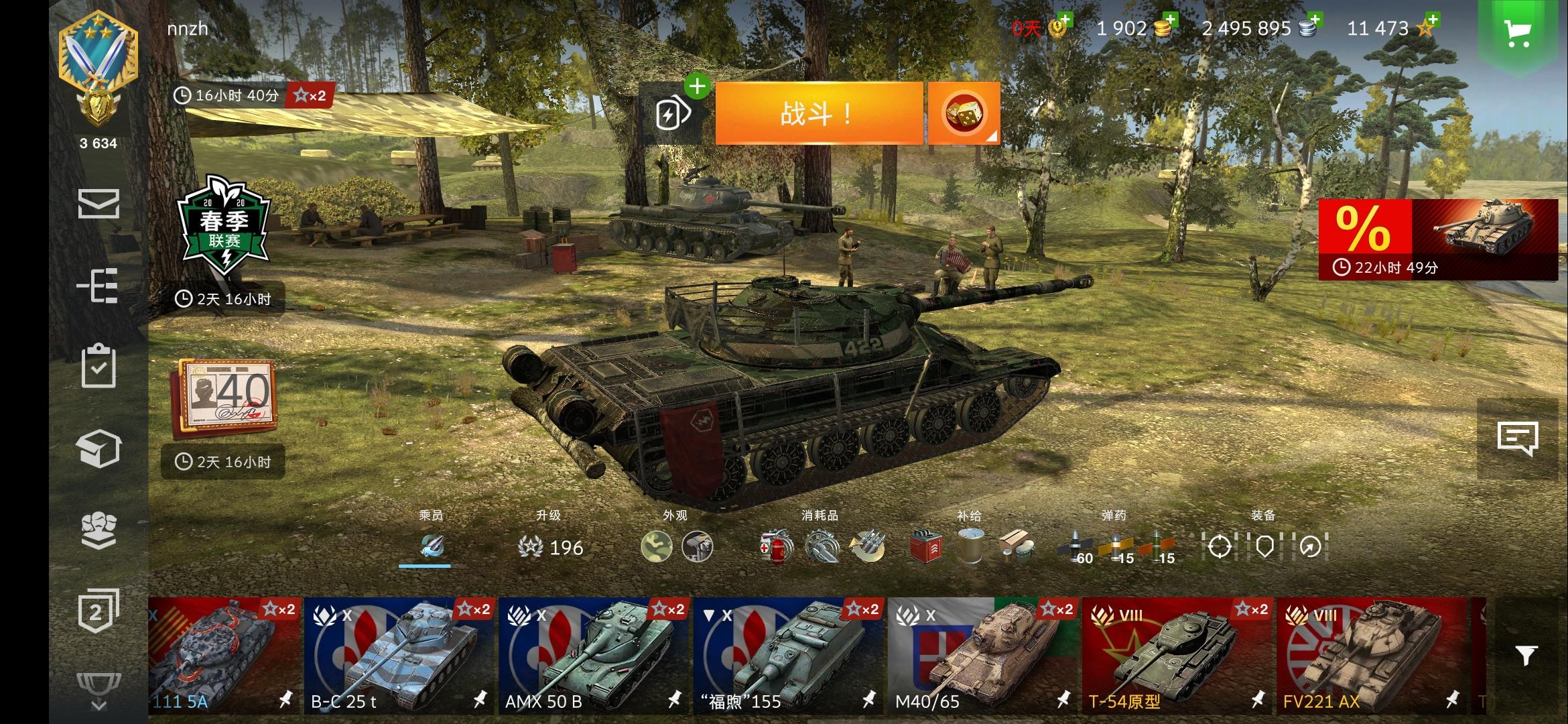This screenshot has width=1568, height=724.
Task: Open the storage crate icon in the sidebar
Action: 99,448
